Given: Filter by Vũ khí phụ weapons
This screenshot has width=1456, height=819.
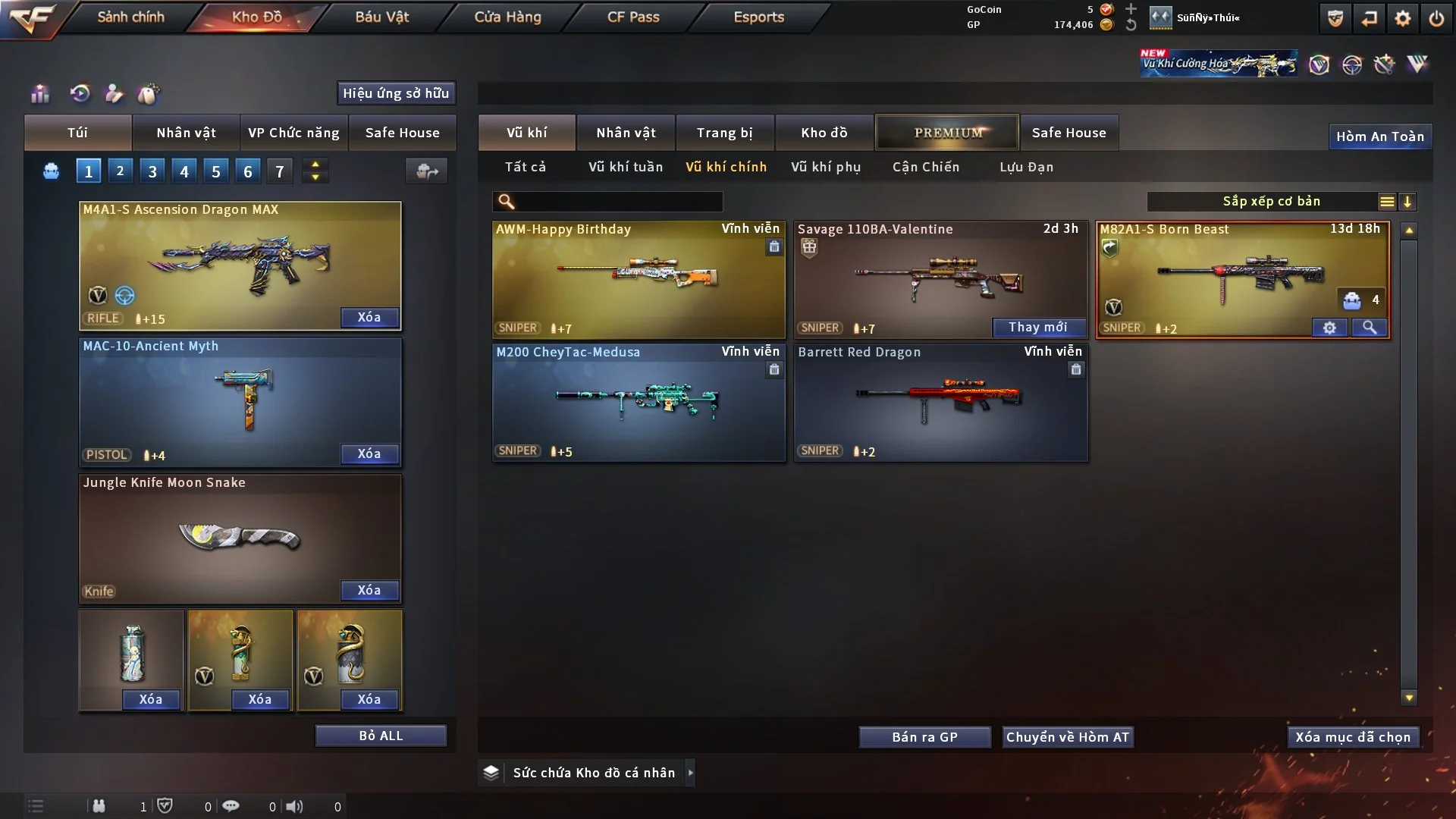Looking at the screenshot, I should [x=826, y=167].
